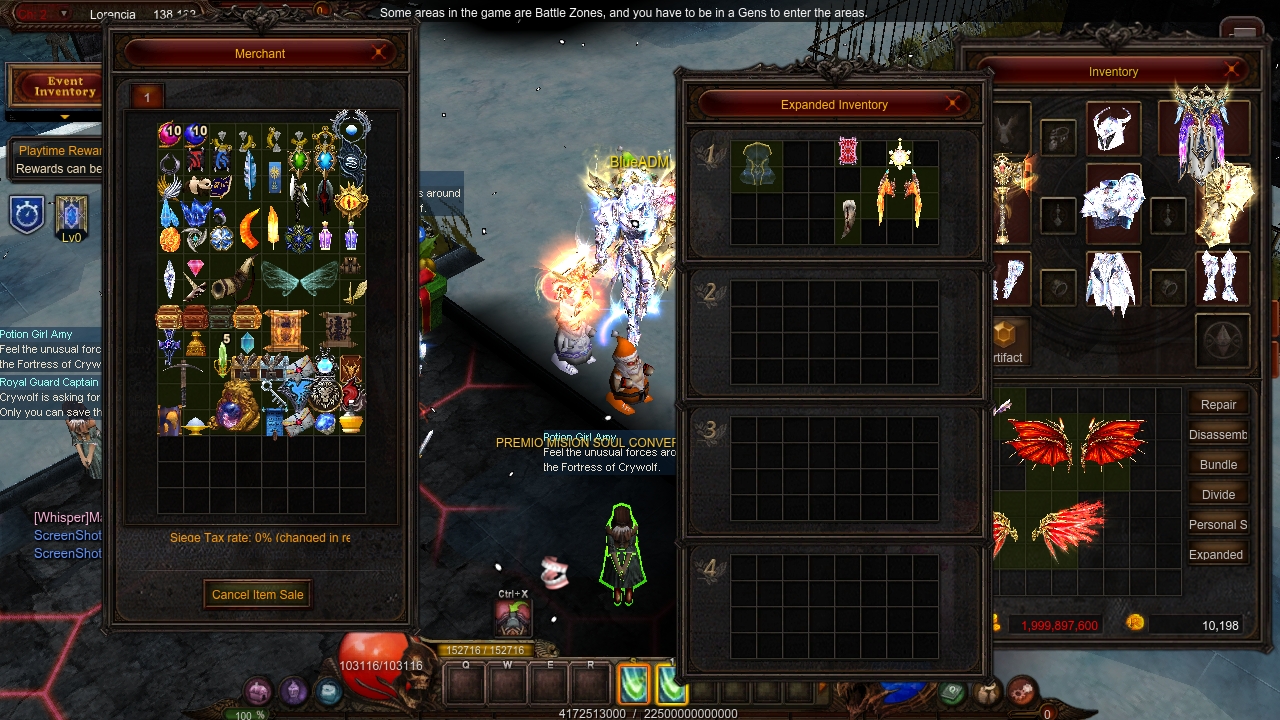The image size is (1280, 720).
Task: Select the green fairy wings in merchant shop
Action: tap(299, 279)
